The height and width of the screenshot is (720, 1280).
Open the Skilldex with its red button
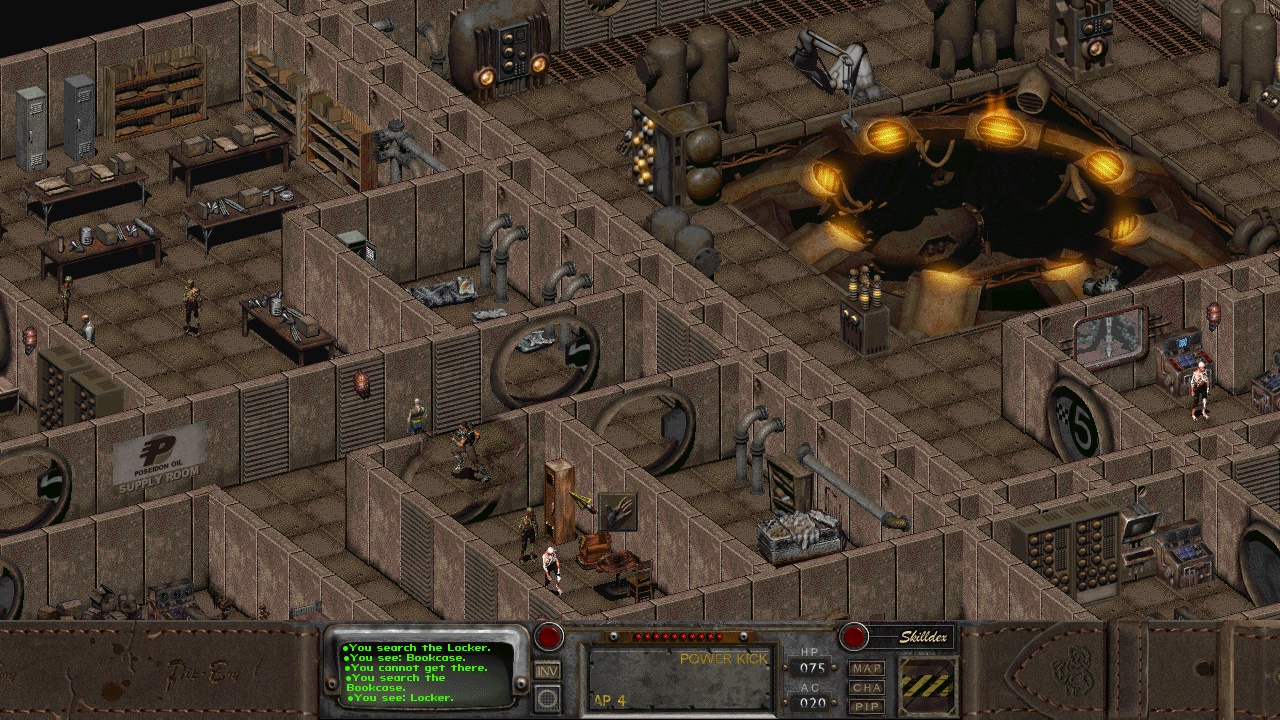(853, 637)
